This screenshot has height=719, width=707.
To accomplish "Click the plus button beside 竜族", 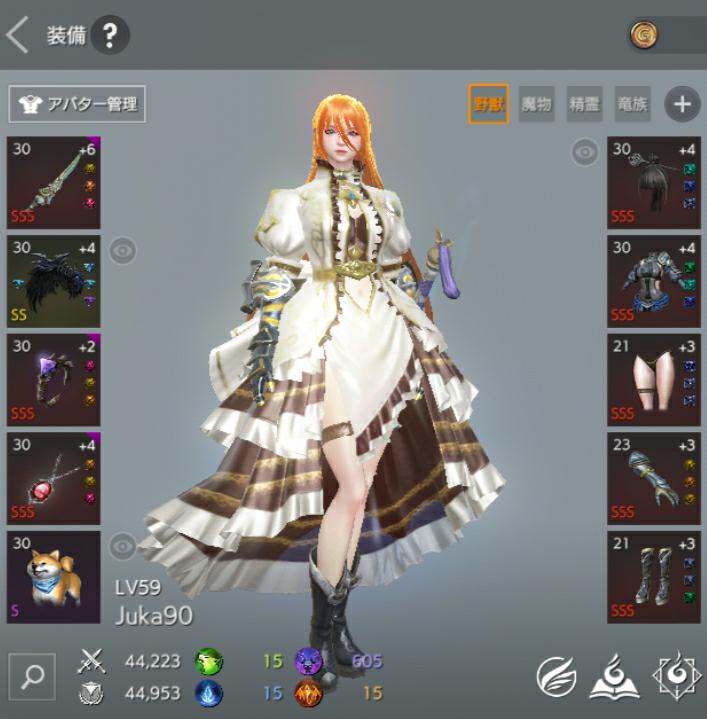I will pos(682,103).
